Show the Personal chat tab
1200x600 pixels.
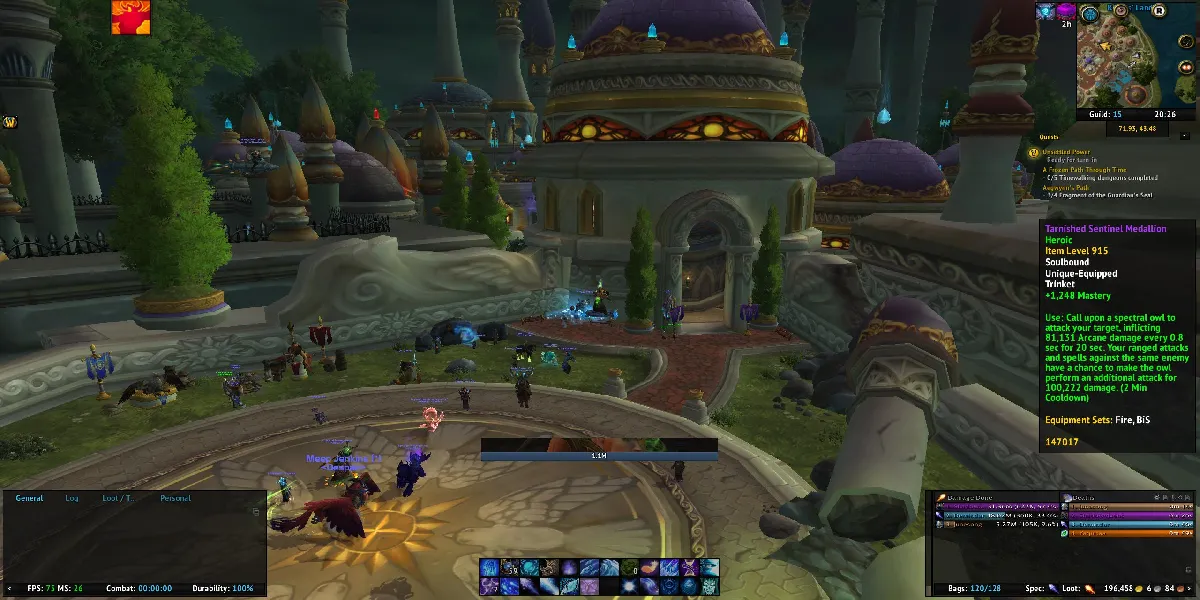(175, 498)
